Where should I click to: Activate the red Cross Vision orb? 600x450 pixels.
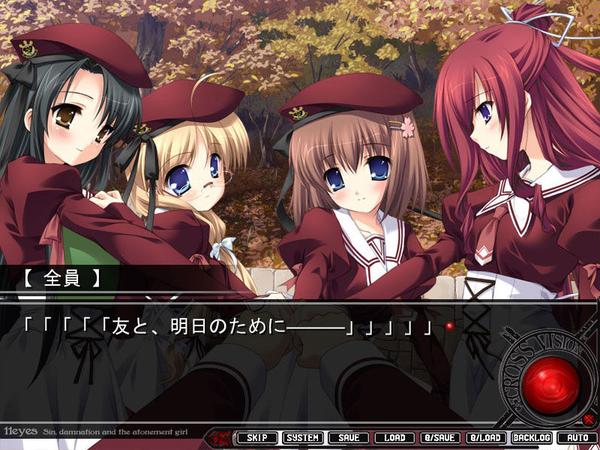click(552, 383)
